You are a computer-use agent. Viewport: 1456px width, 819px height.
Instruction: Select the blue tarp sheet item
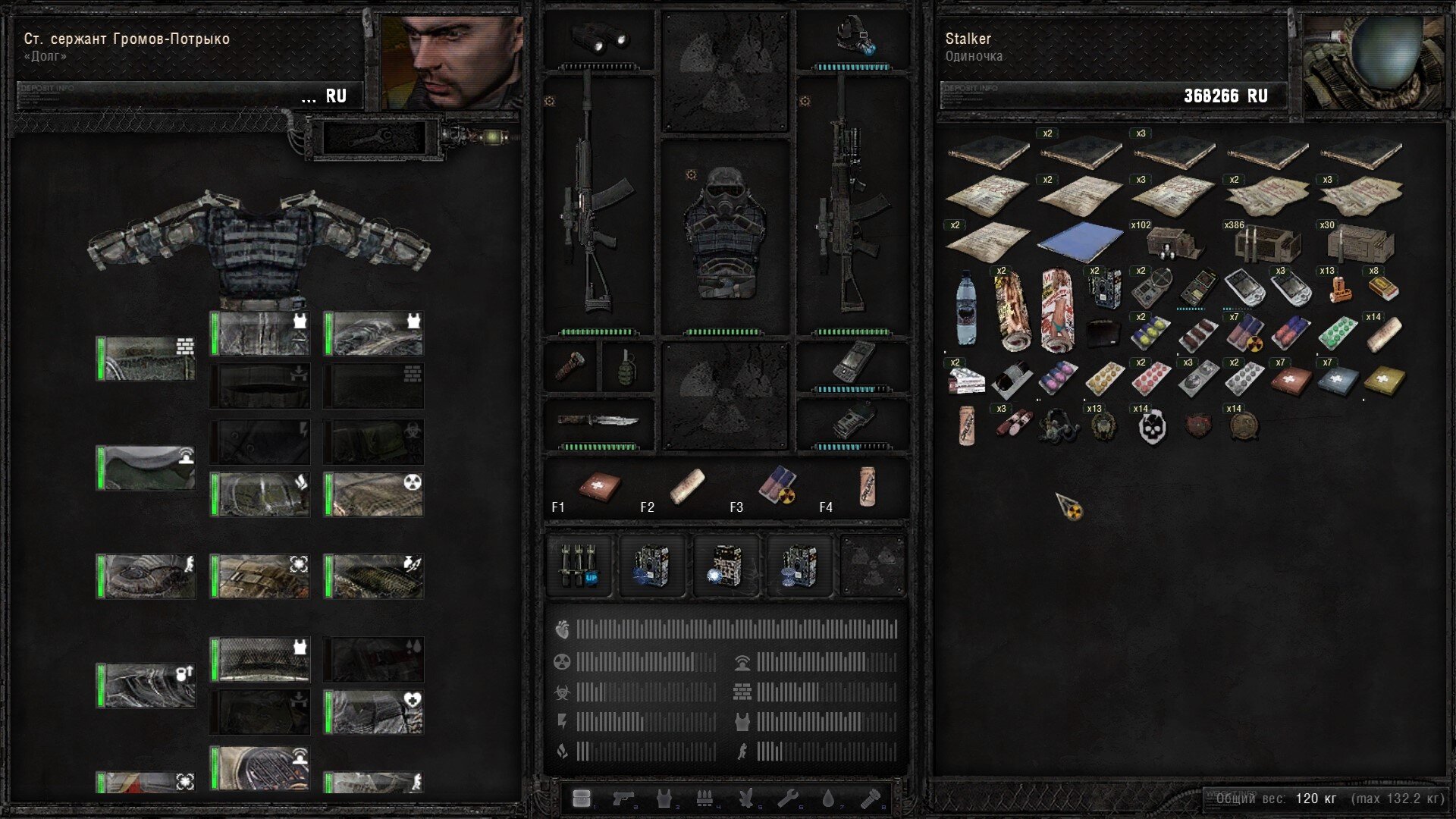click(1080, 243)
